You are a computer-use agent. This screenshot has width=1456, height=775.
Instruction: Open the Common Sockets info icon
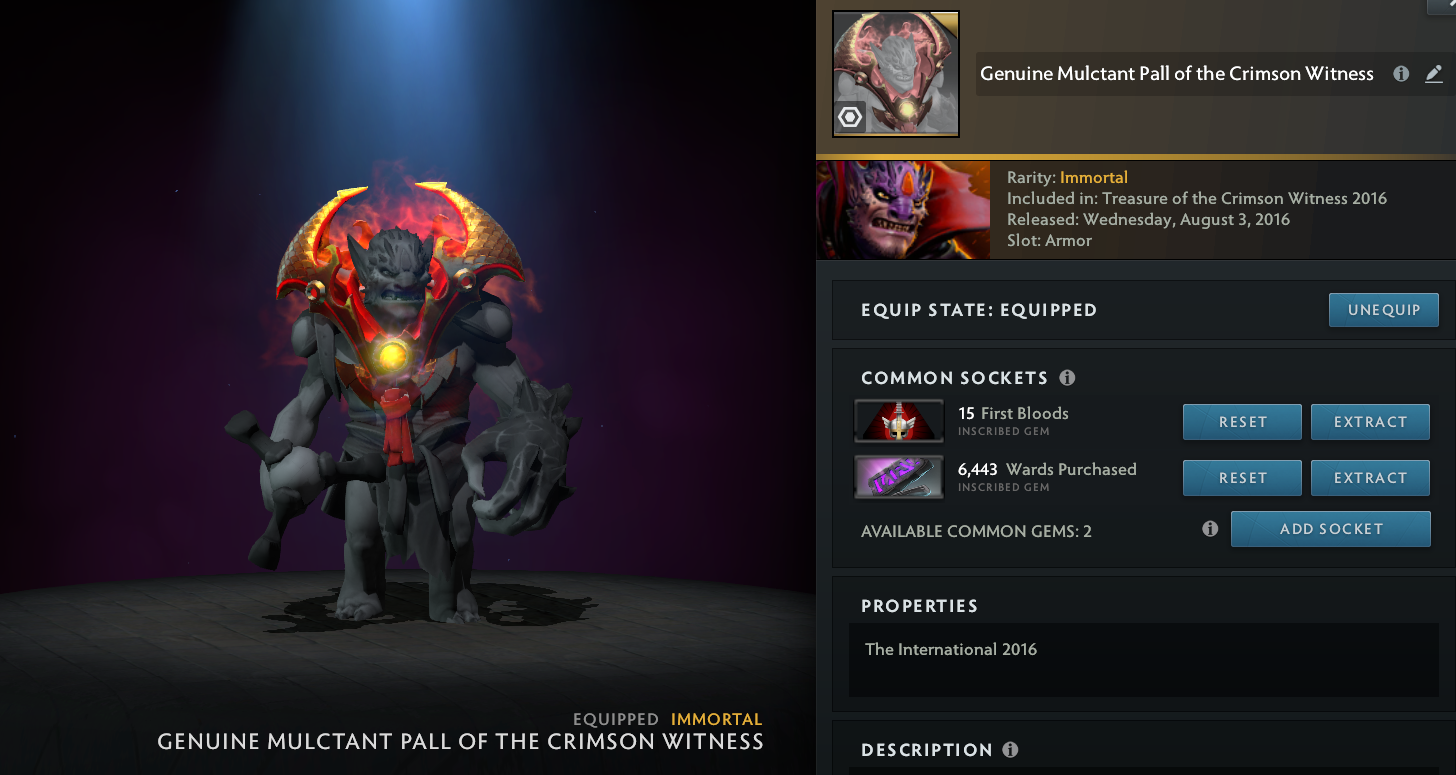coord(1067,378)
